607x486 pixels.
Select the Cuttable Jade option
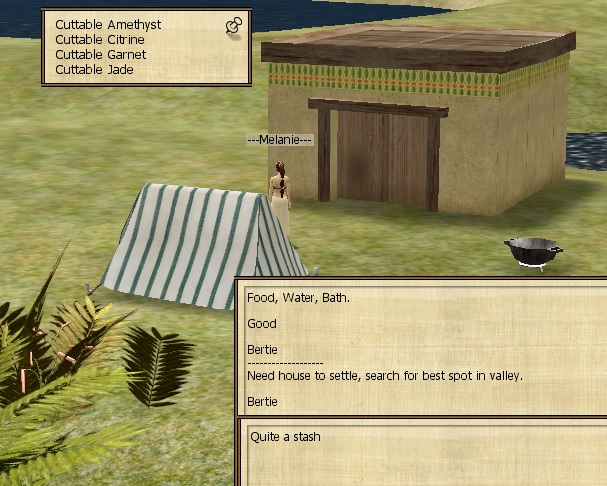(94, 70)
